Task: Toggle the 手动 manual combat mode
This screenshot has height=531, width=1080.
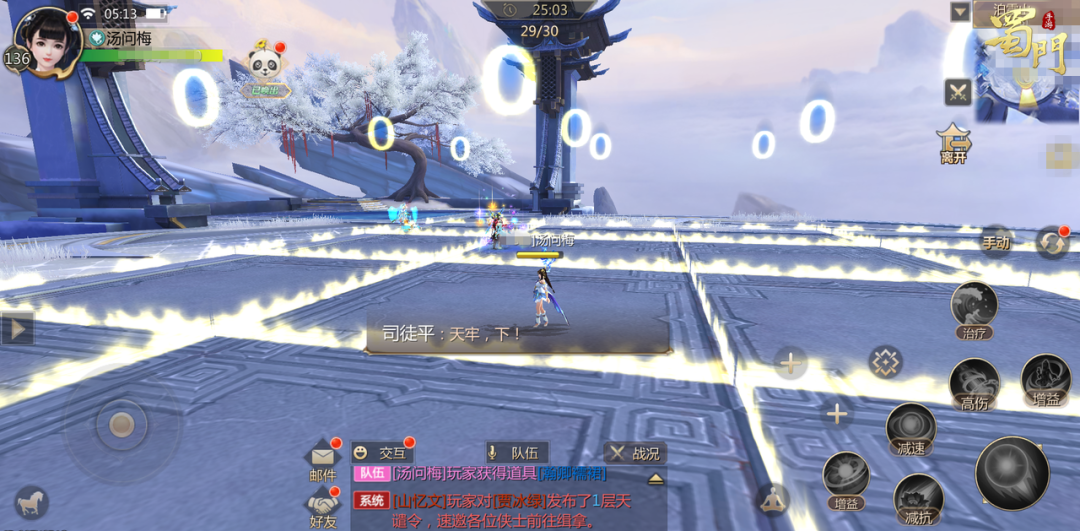Action: point(995,242)
